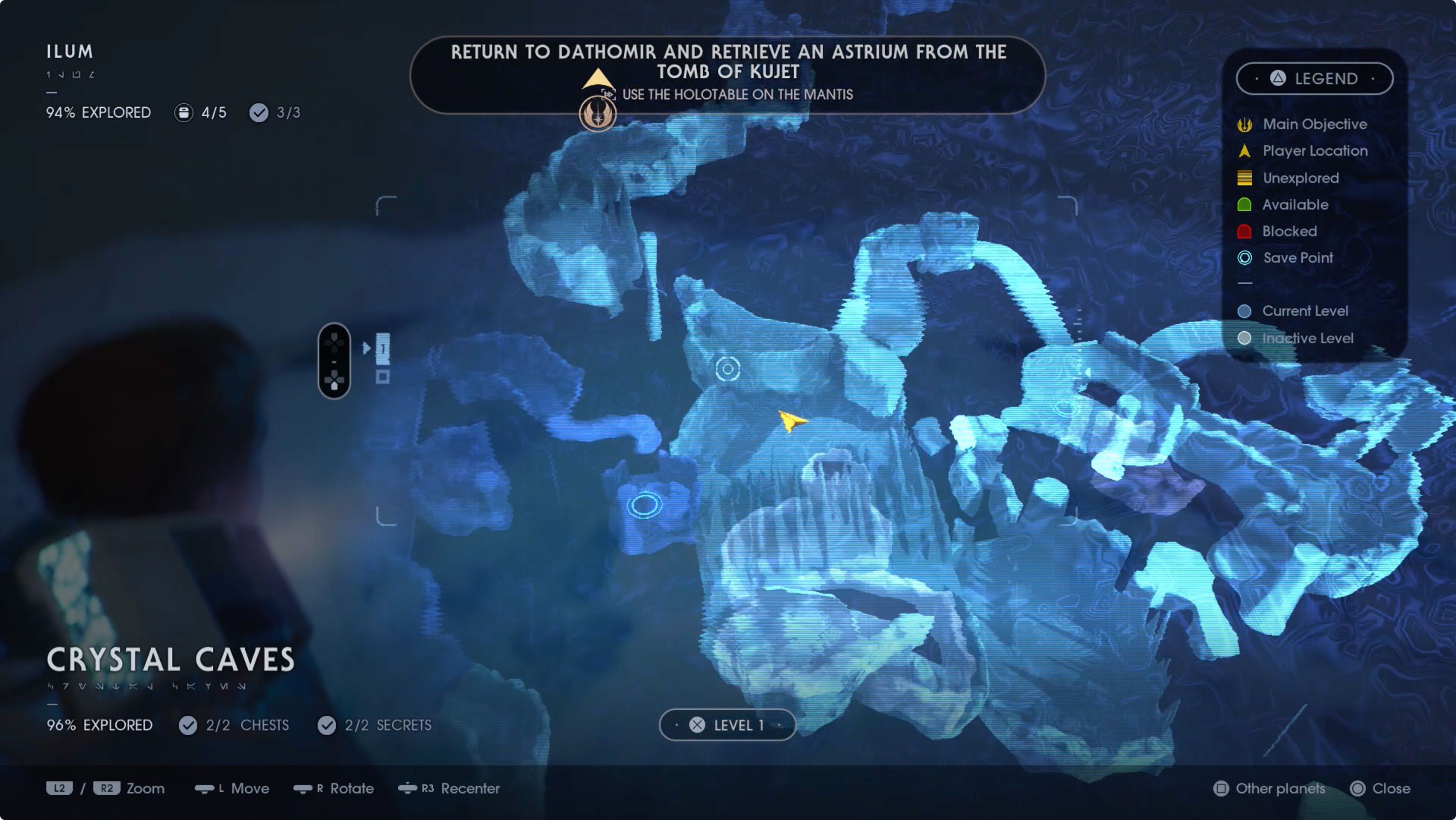Select the Main Objective icon in the legend

point(1245,124)
